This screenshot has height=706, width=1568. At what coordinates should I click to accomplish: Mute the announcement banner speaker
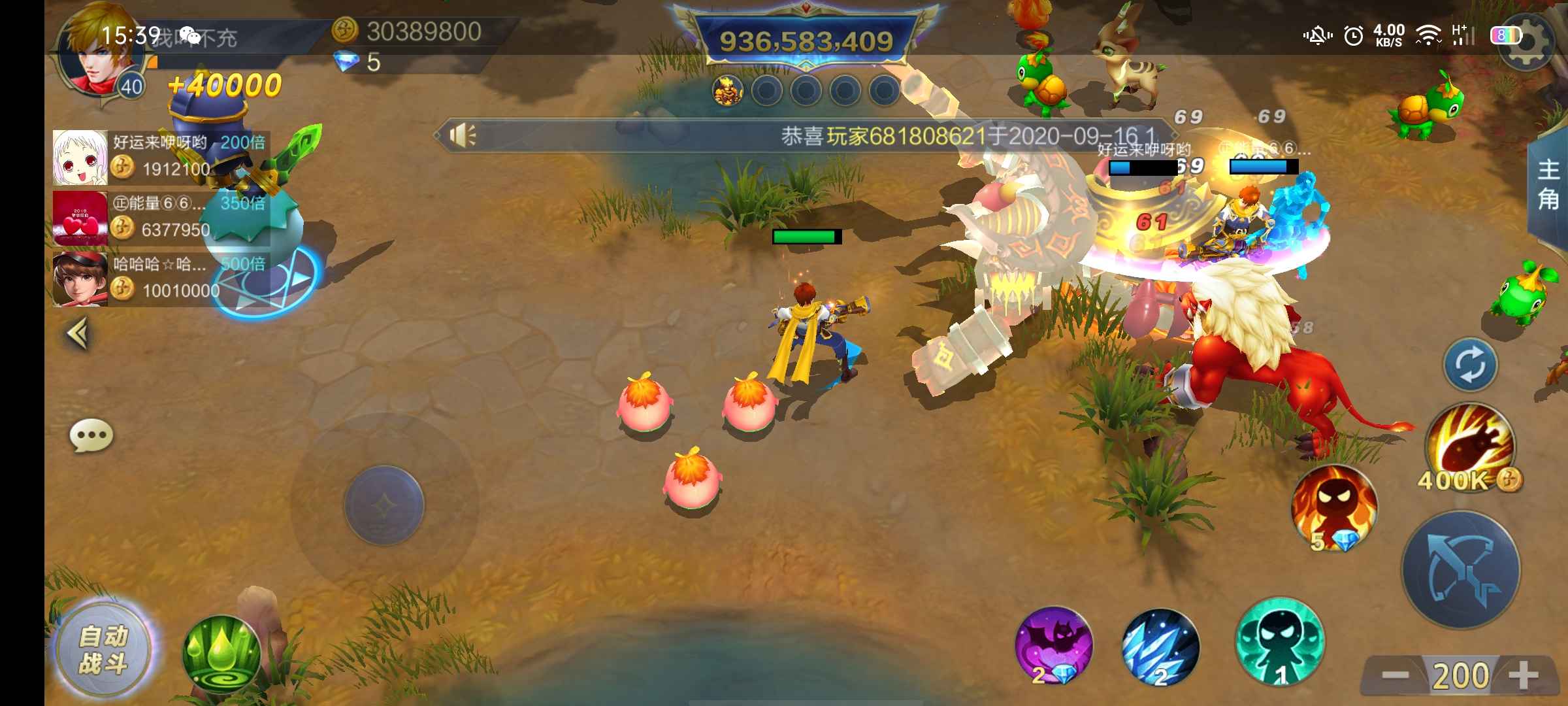click(x=464, y=135)
